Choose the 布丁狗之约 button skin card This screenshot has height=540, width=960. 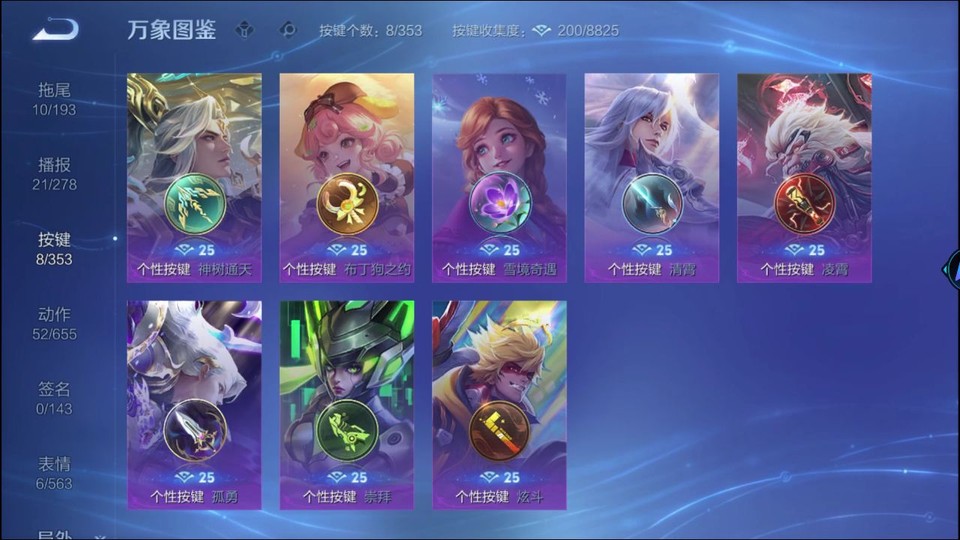coord(347,178)
